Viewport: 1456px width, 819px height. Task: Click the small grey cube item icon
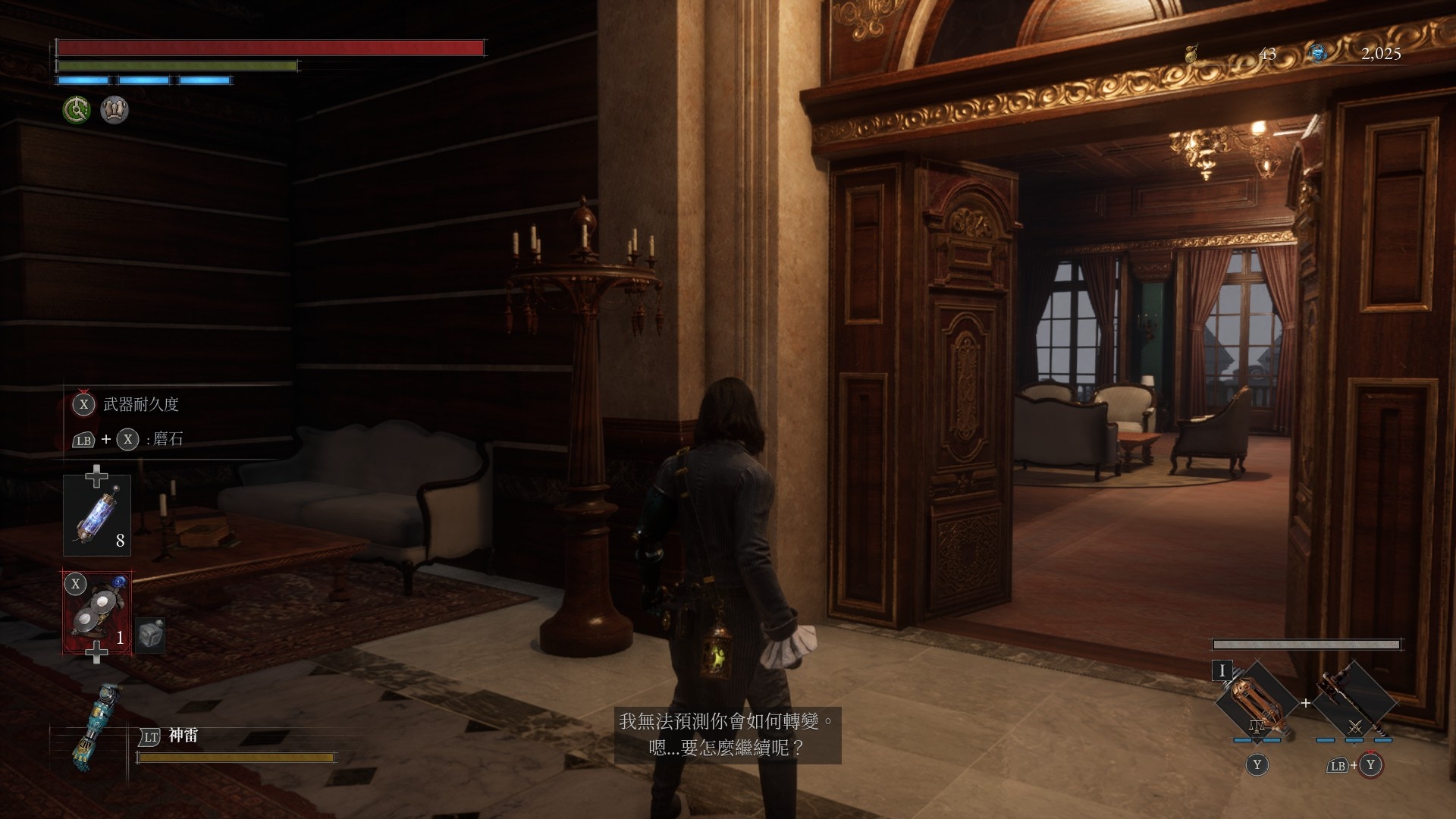coord(150,634)
